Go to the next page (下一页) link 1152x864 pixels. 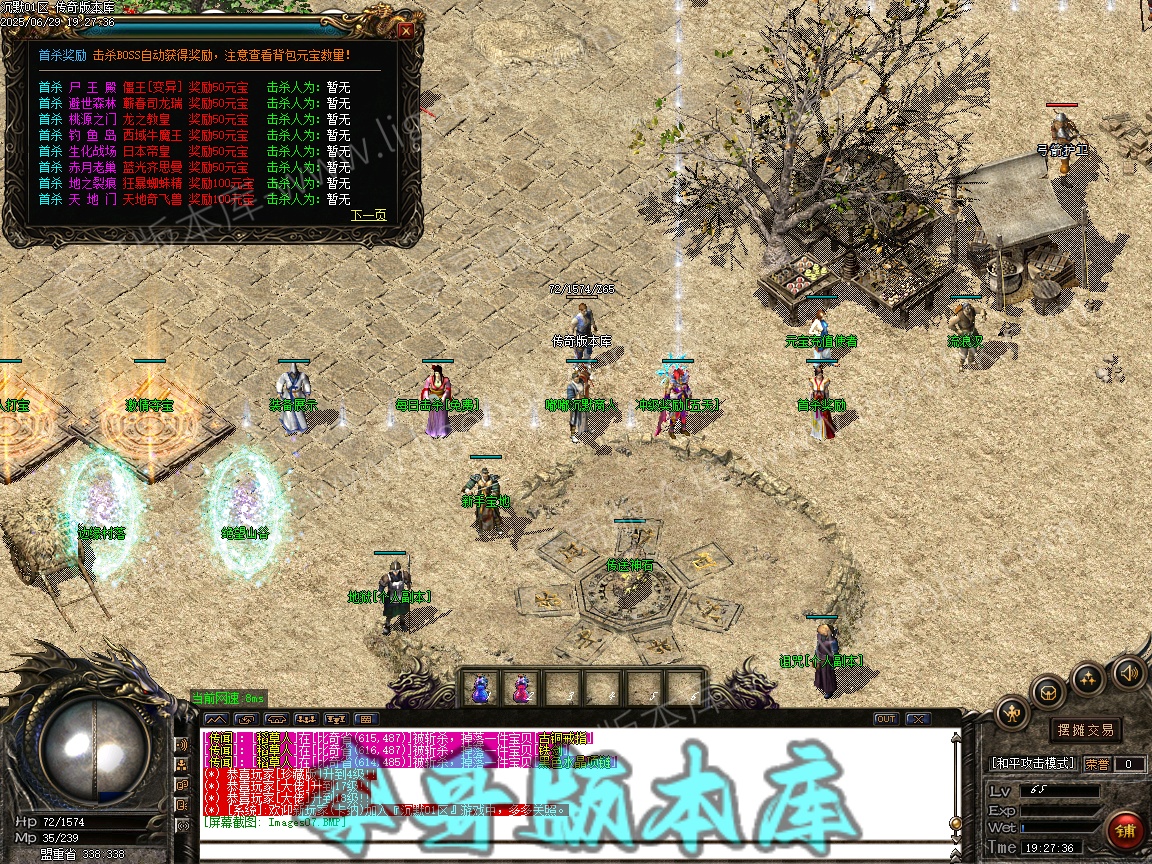coord(368,215)
